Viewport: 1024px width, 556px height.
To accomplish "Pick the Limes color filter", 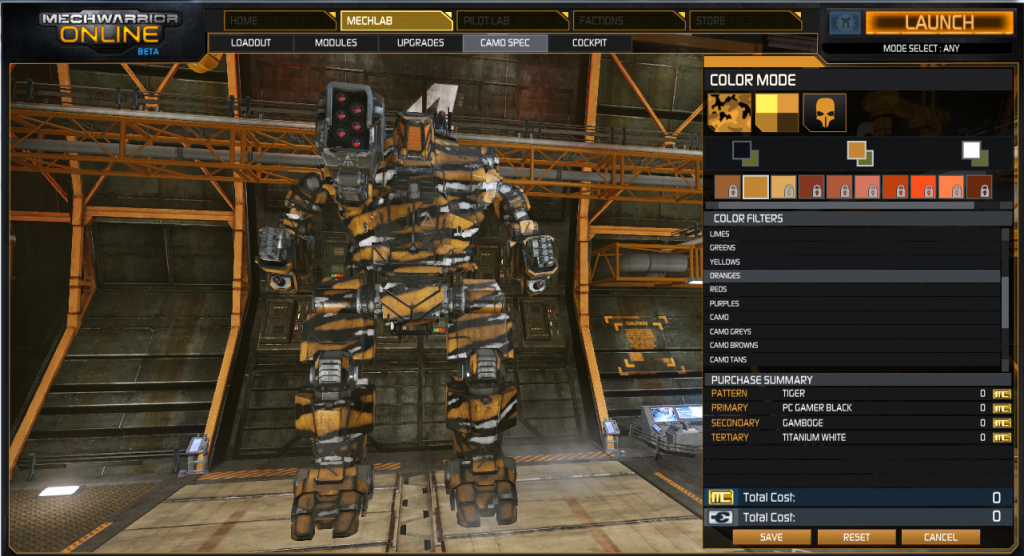I will pyautogui.click(x=720, y=234).
